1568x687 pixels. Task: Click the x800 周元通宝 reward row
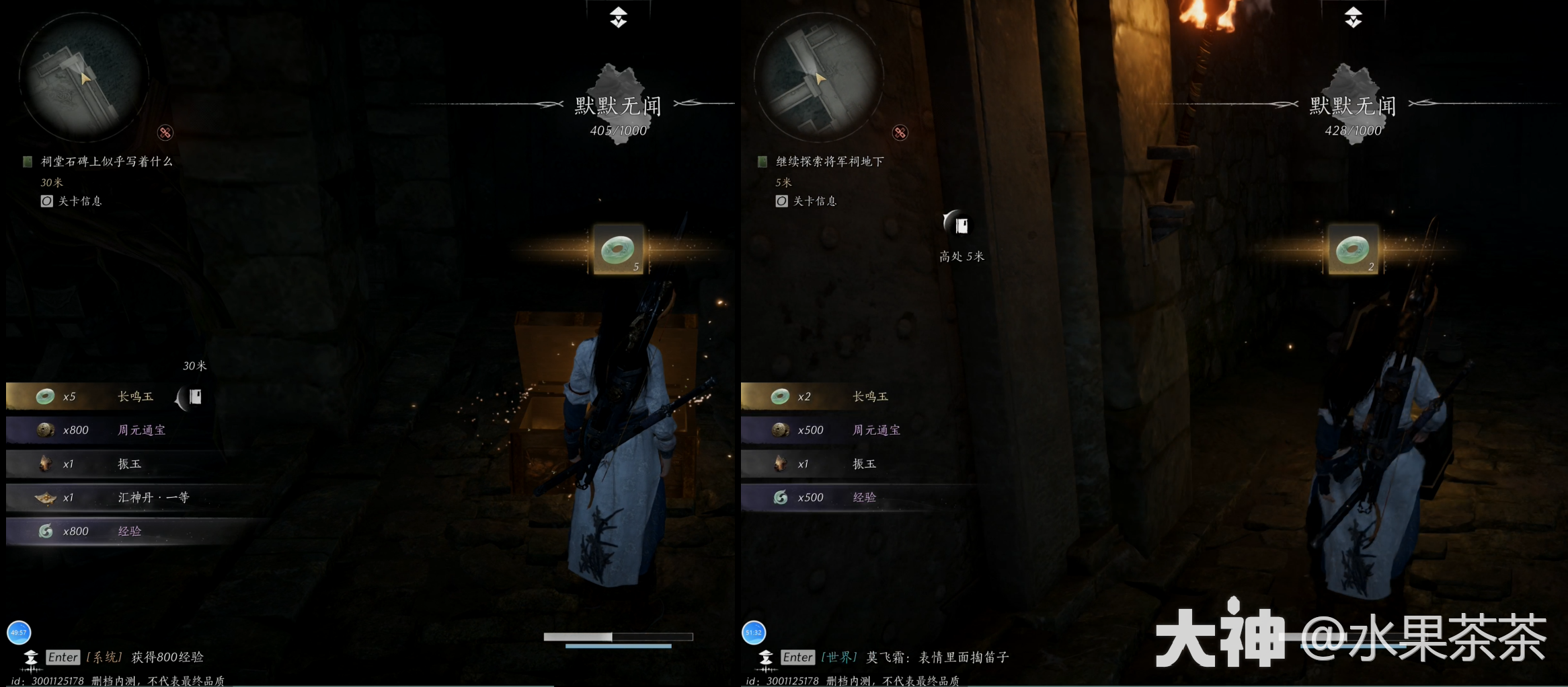pyautogui.click(x=114, y=430)
